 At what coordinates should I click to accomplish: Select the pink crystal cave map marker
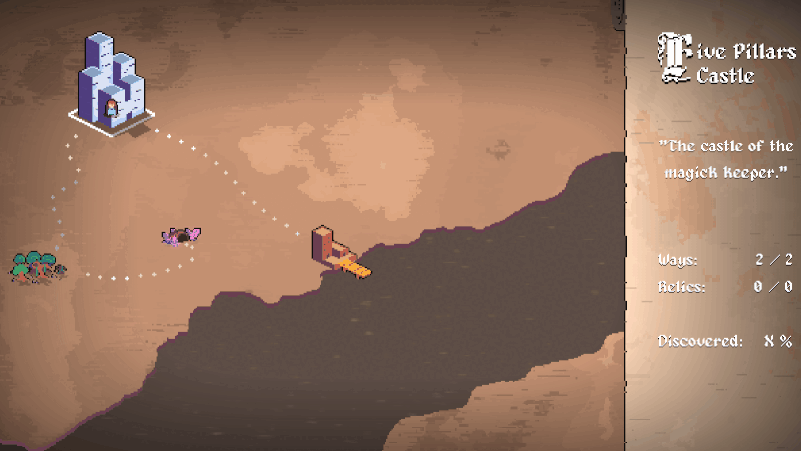(181, 237)
